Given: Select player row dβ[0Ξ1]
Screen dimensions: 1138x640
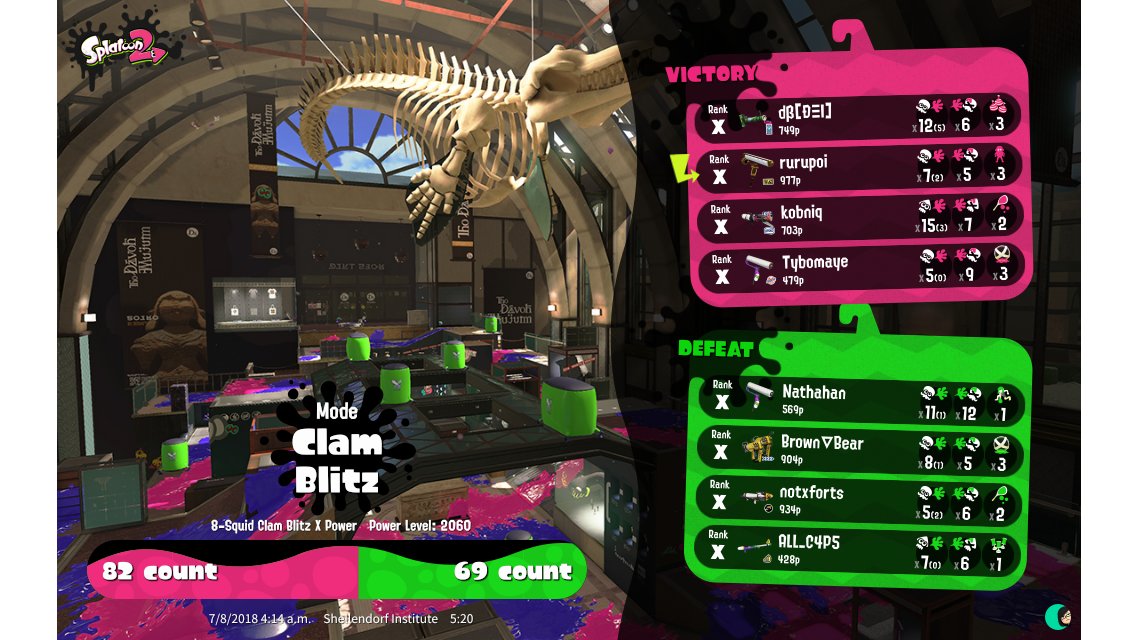Looking at the screenshot, I should [x=862, y=117].
